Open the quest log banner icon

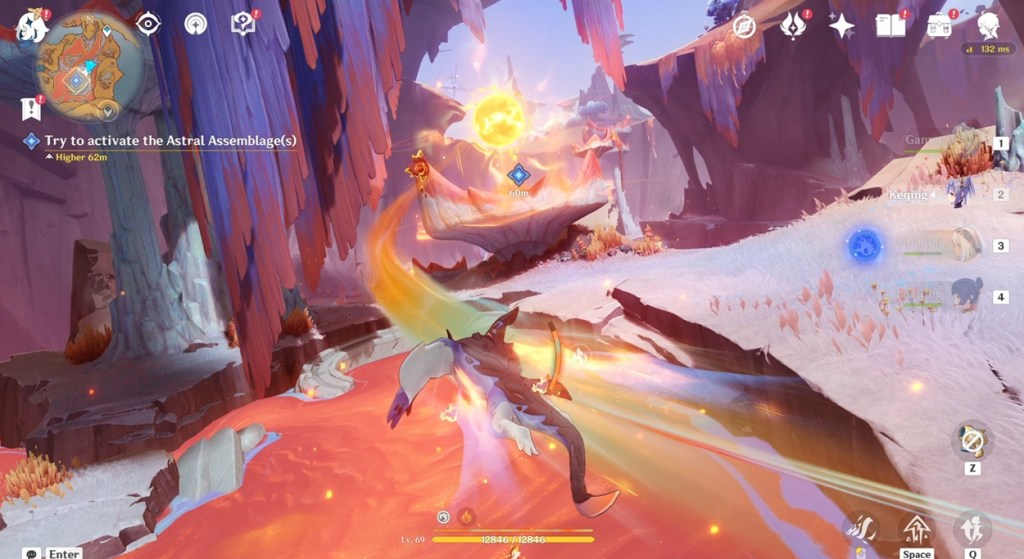(30, 108)
